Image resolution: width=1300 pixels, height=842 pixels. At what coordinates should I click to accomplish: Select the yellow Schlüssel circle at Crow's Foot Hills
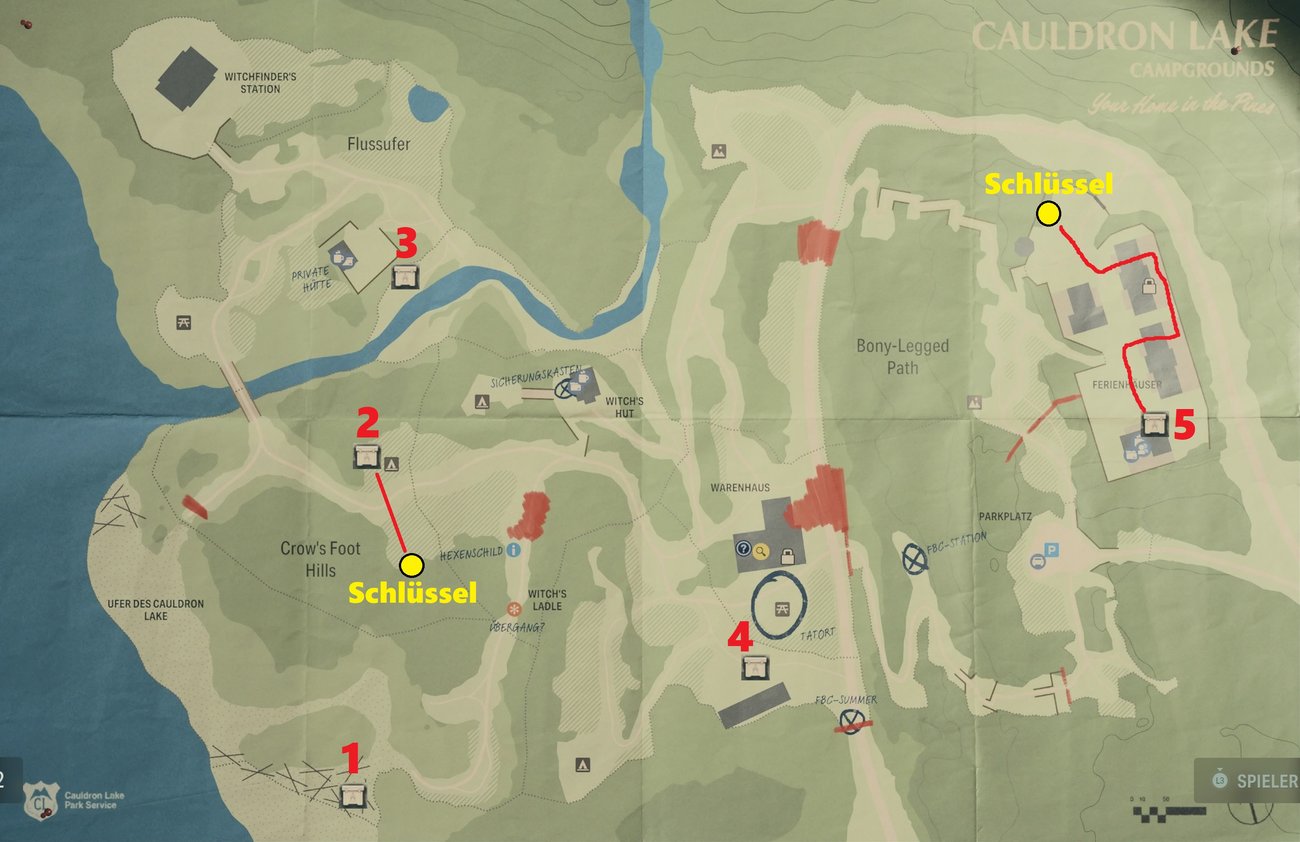410,566
